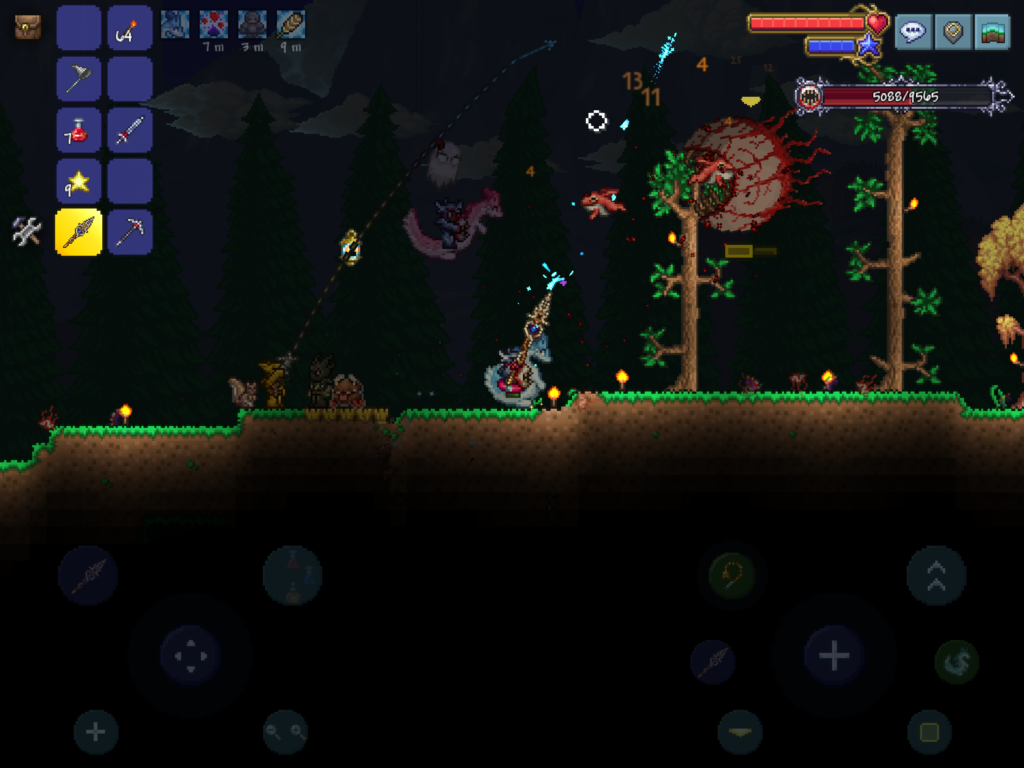1024x768 pixels.
Task: Select the healing potion slot
Action: tap(78, 130)
